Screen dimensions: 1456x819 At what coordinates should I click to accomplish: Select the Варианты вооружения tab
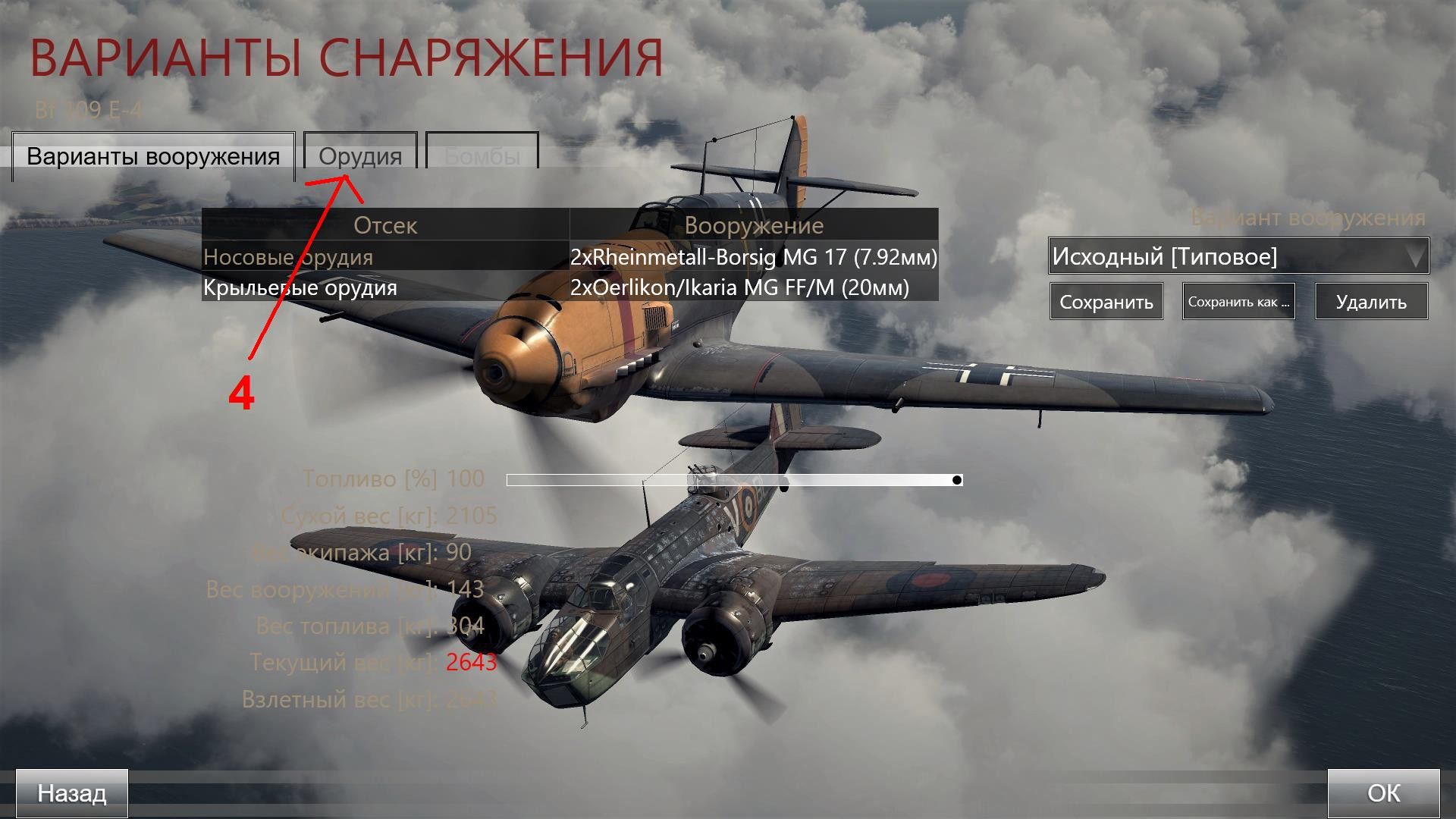click(153, 156)
